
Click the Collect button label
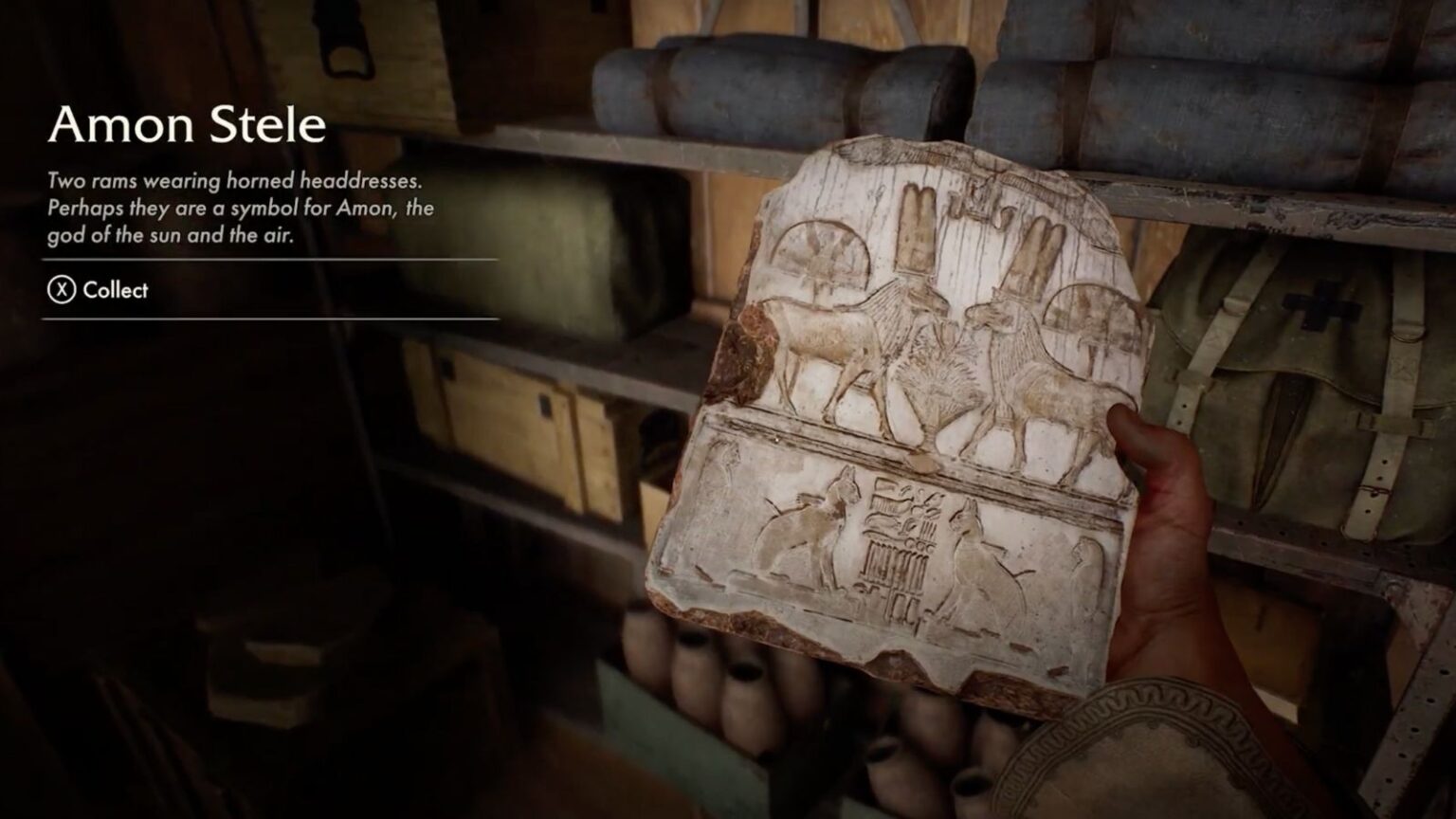tap(114, 291)
